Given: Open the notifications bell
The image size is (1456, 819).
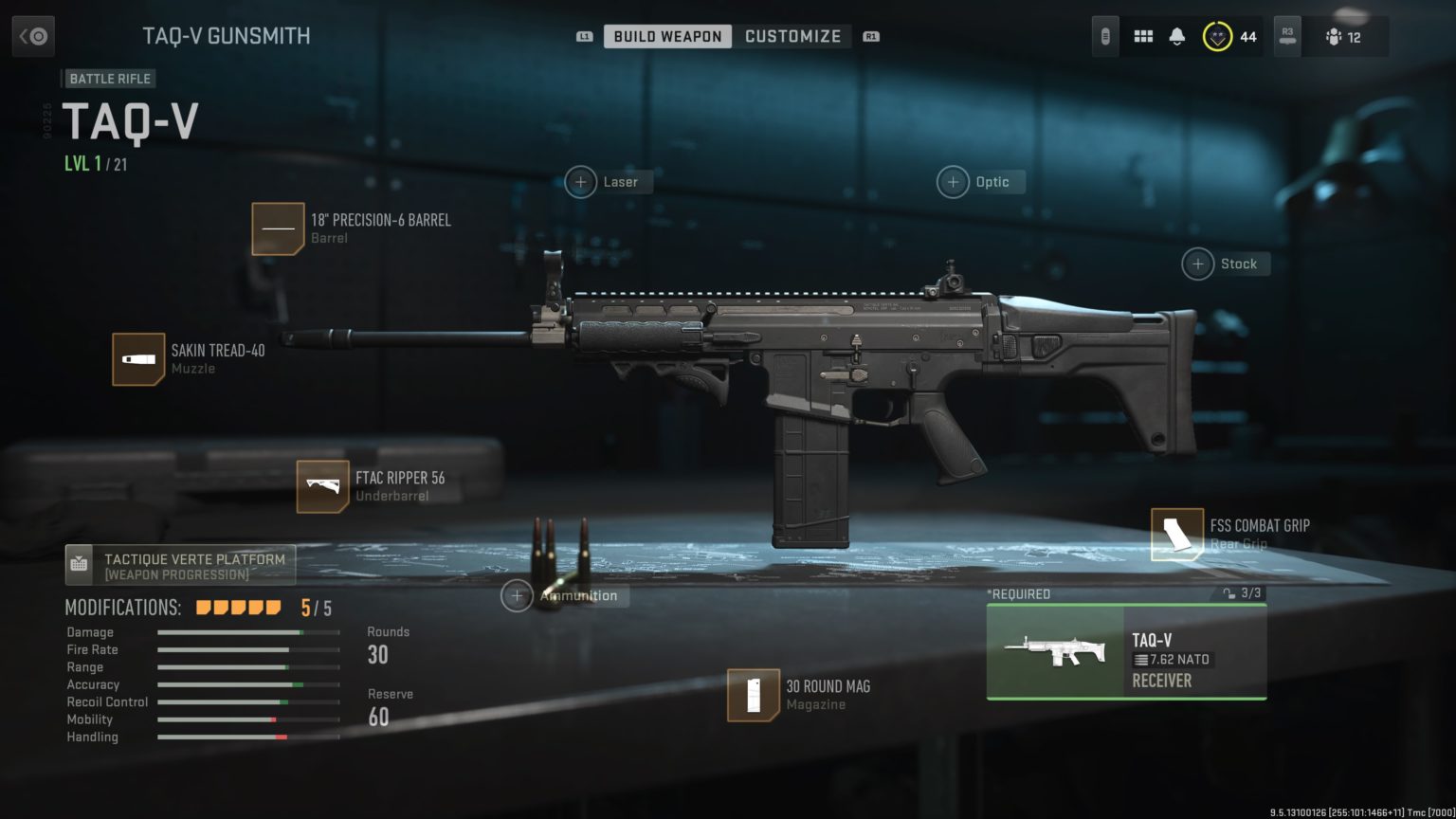Looking at the screenshot, I should pyautogui.click(x=1178, y=36).
